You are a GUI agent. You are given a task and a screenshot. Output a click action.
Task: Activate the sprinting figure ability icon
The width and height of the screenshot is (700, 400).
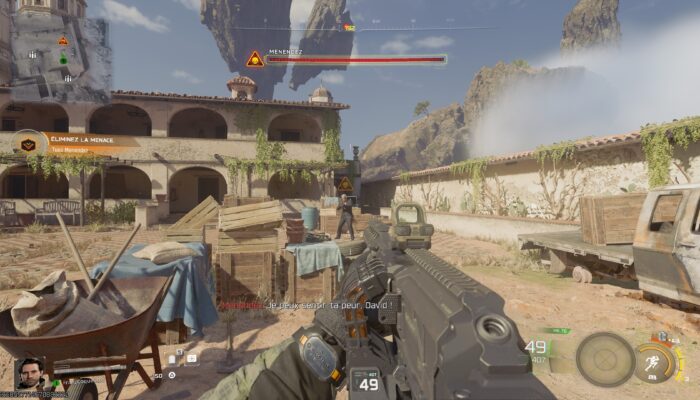pyautogui.click(x=652, y=361)
